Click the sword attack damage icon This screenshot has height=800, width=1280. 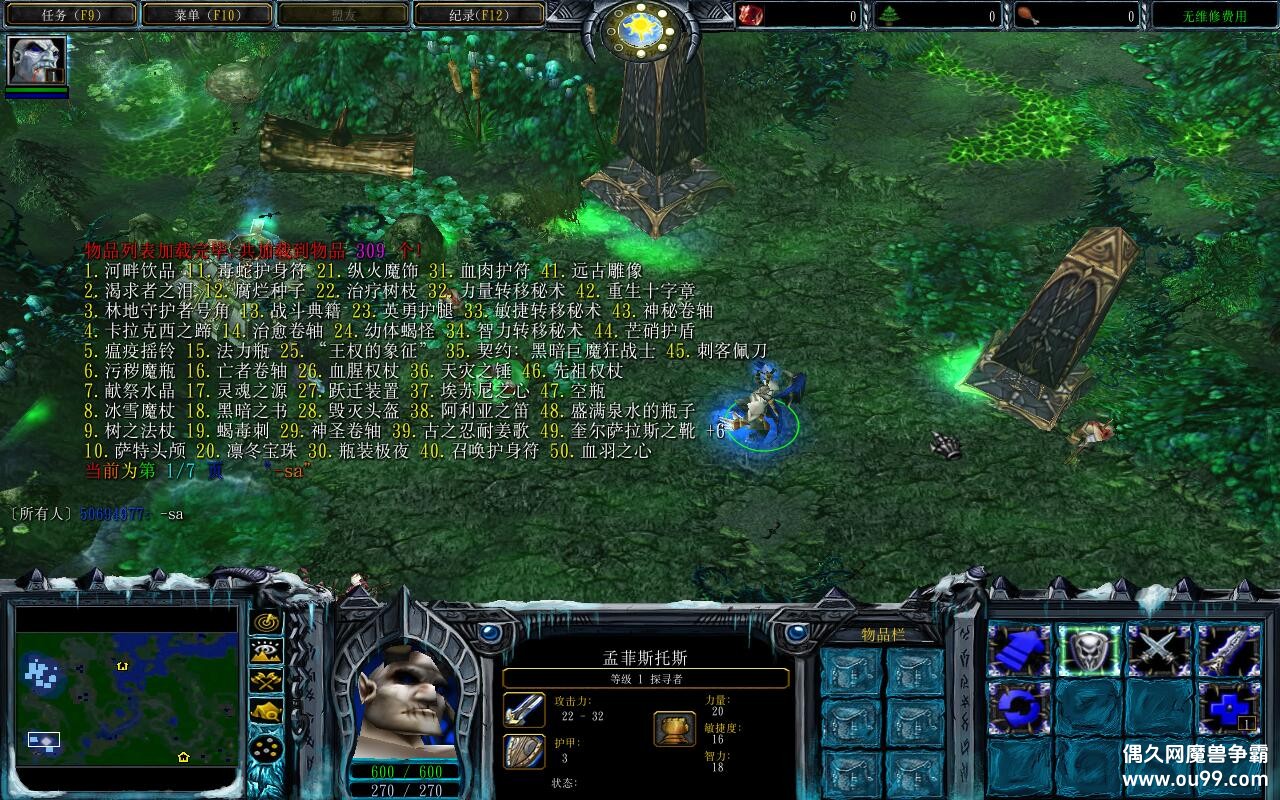tap(524, 710)
